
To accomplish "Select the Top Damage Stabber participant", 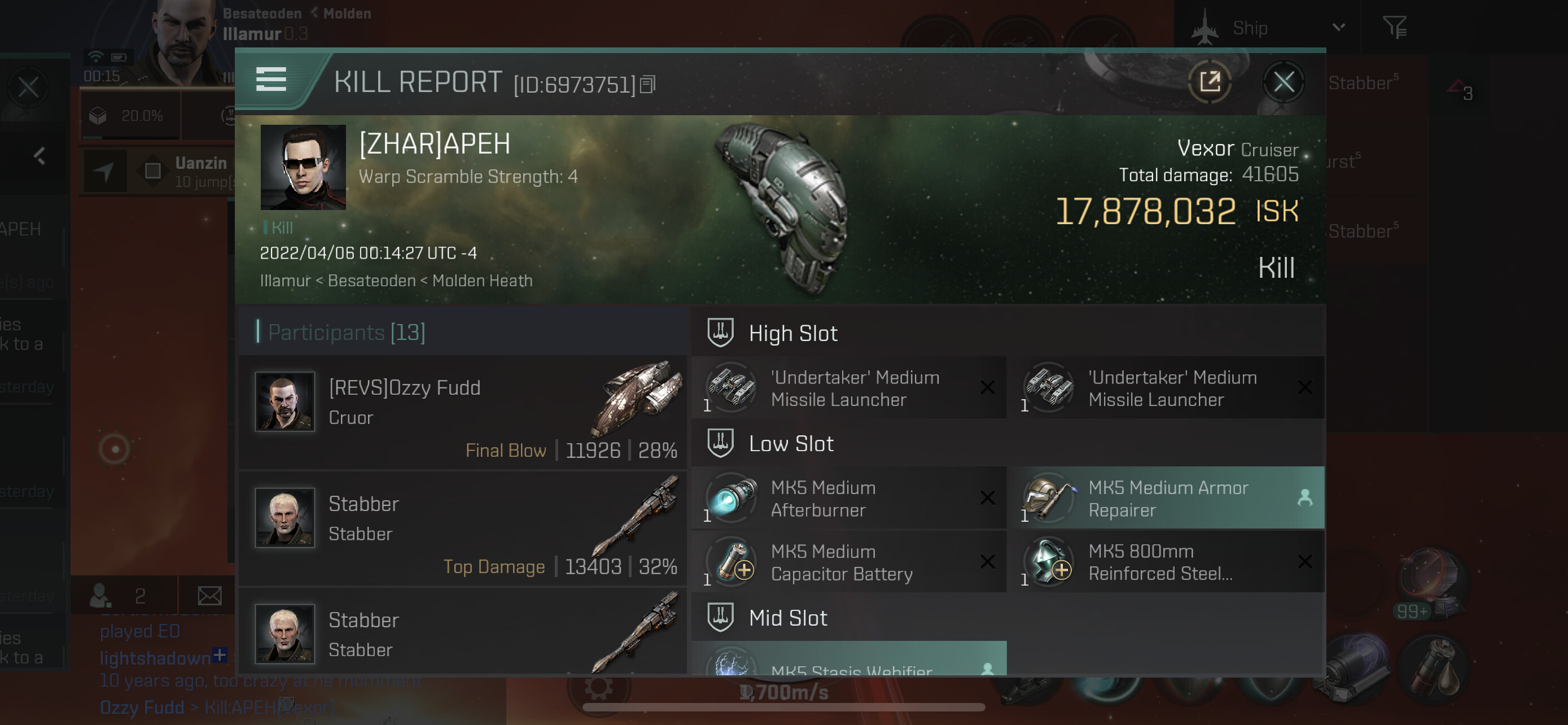I will 463,529.
